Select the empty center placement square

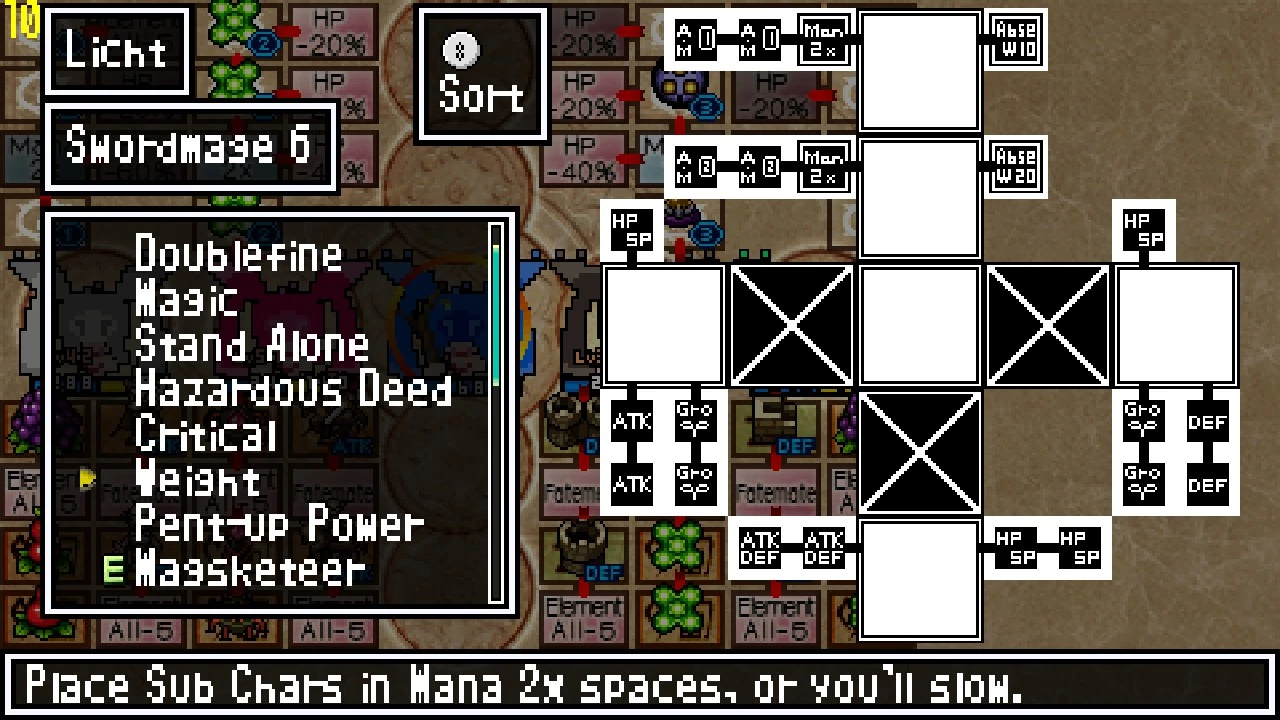coord(919,325)
